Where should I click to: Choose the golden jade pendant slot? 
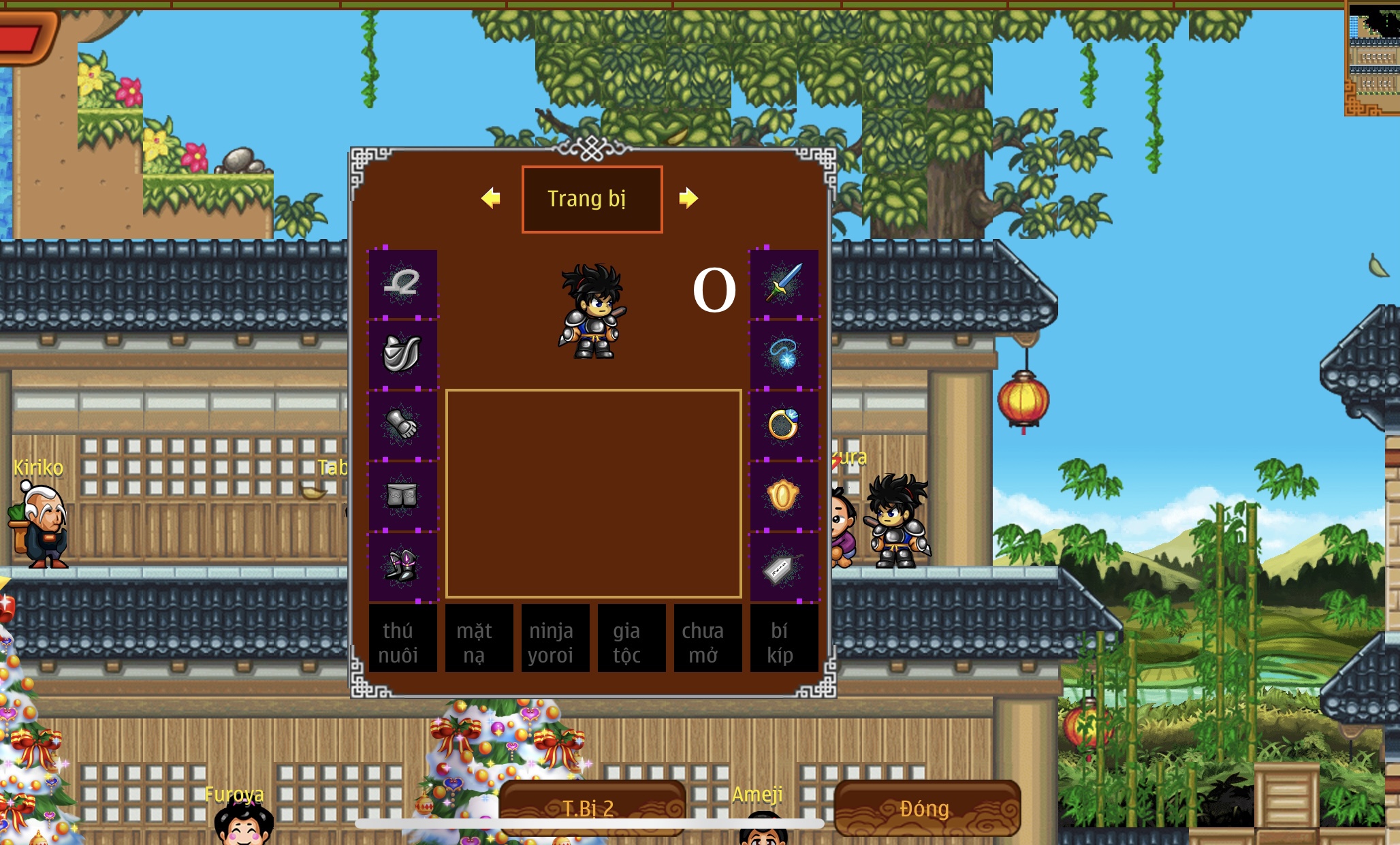(x=784, y=496)
